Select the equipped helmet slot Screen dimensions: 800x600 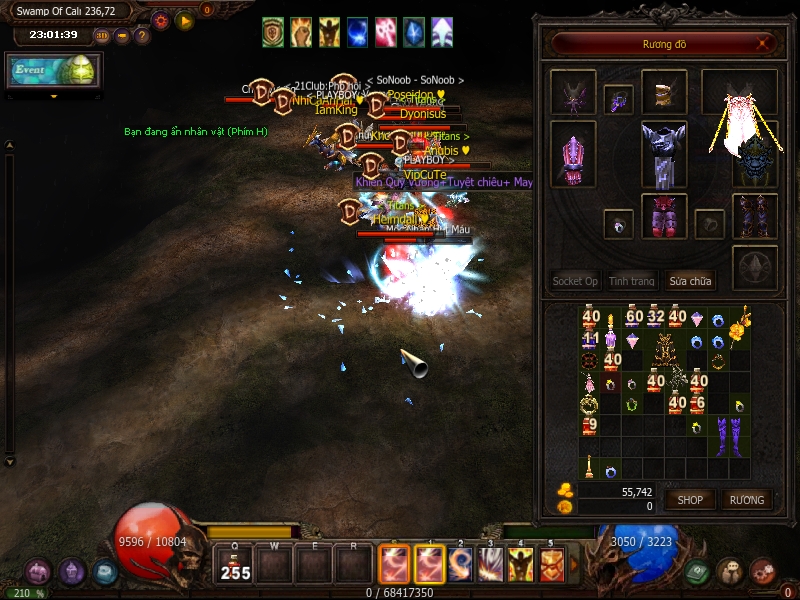tap(664, 93)
